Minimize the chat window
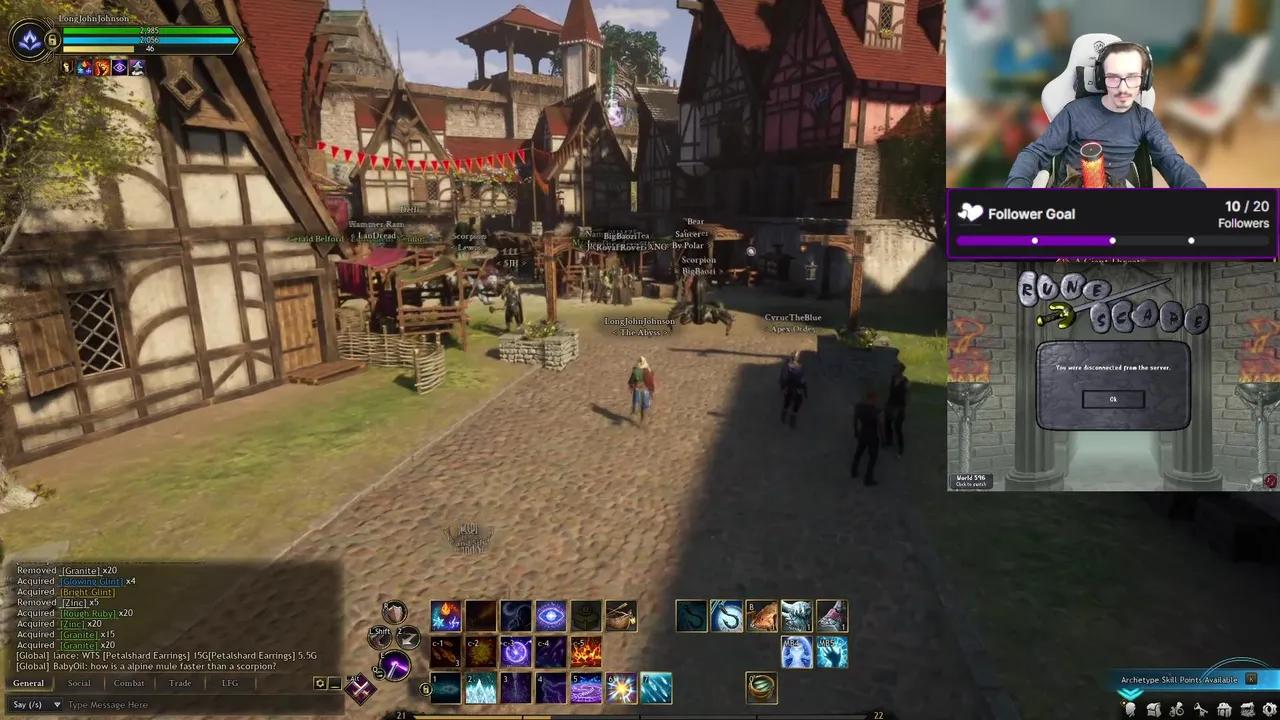This screenshot has width=1280, height=720. [334, 683]
